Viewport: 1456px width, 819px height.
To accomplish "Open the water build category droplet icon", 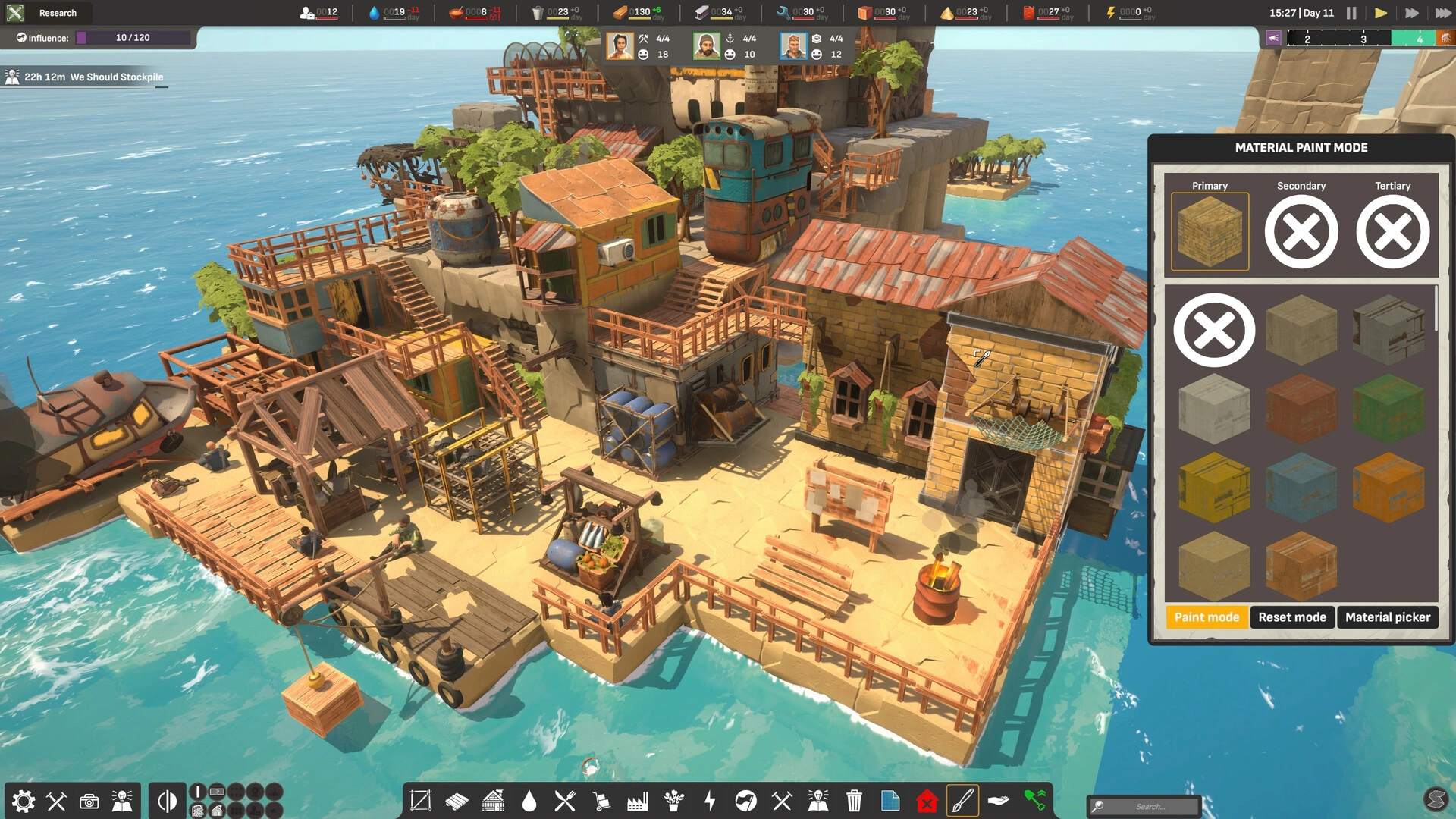I will [528, 800].
